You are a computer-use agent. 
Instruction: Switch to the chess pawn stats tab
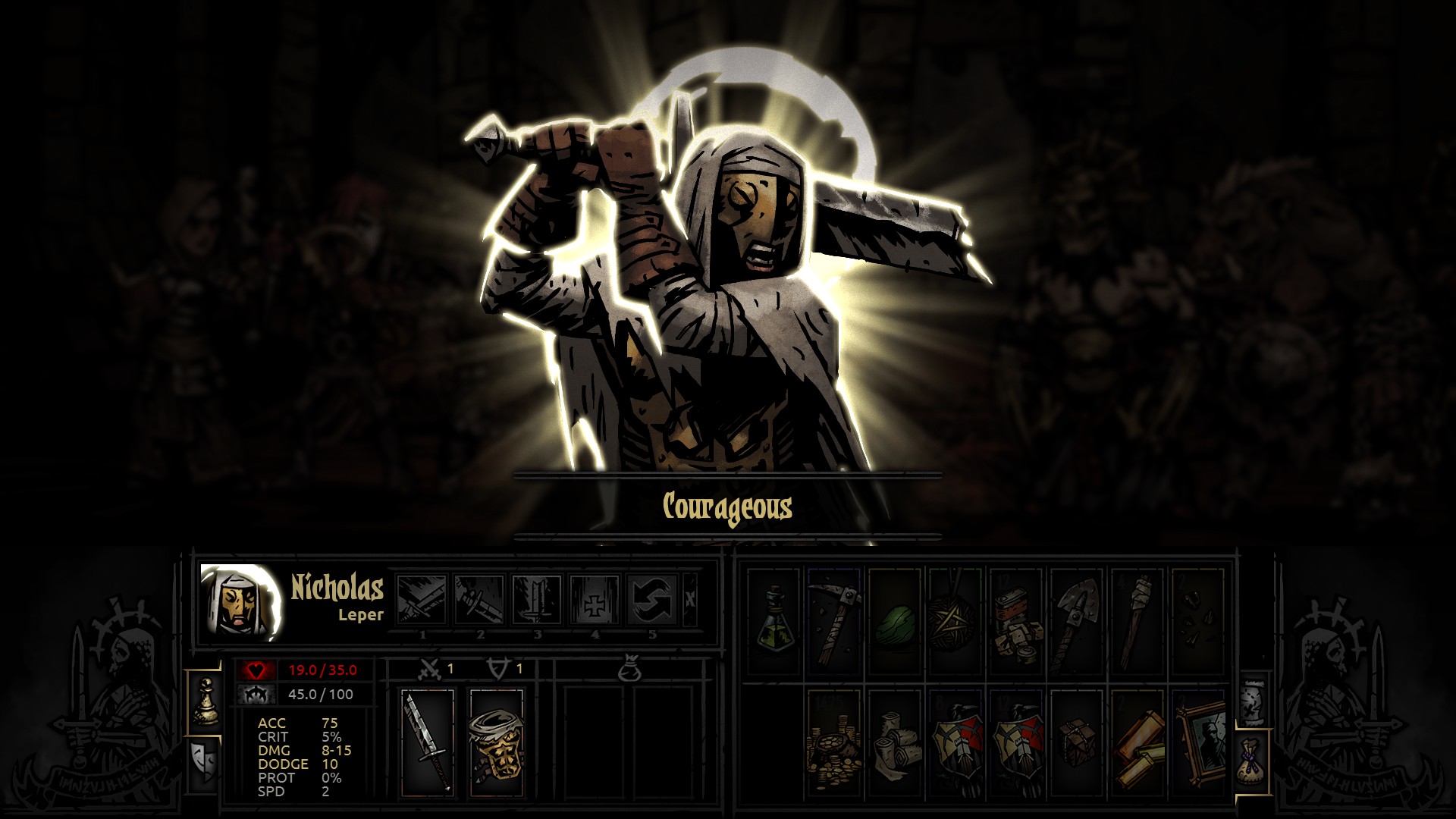click(205, 702)
